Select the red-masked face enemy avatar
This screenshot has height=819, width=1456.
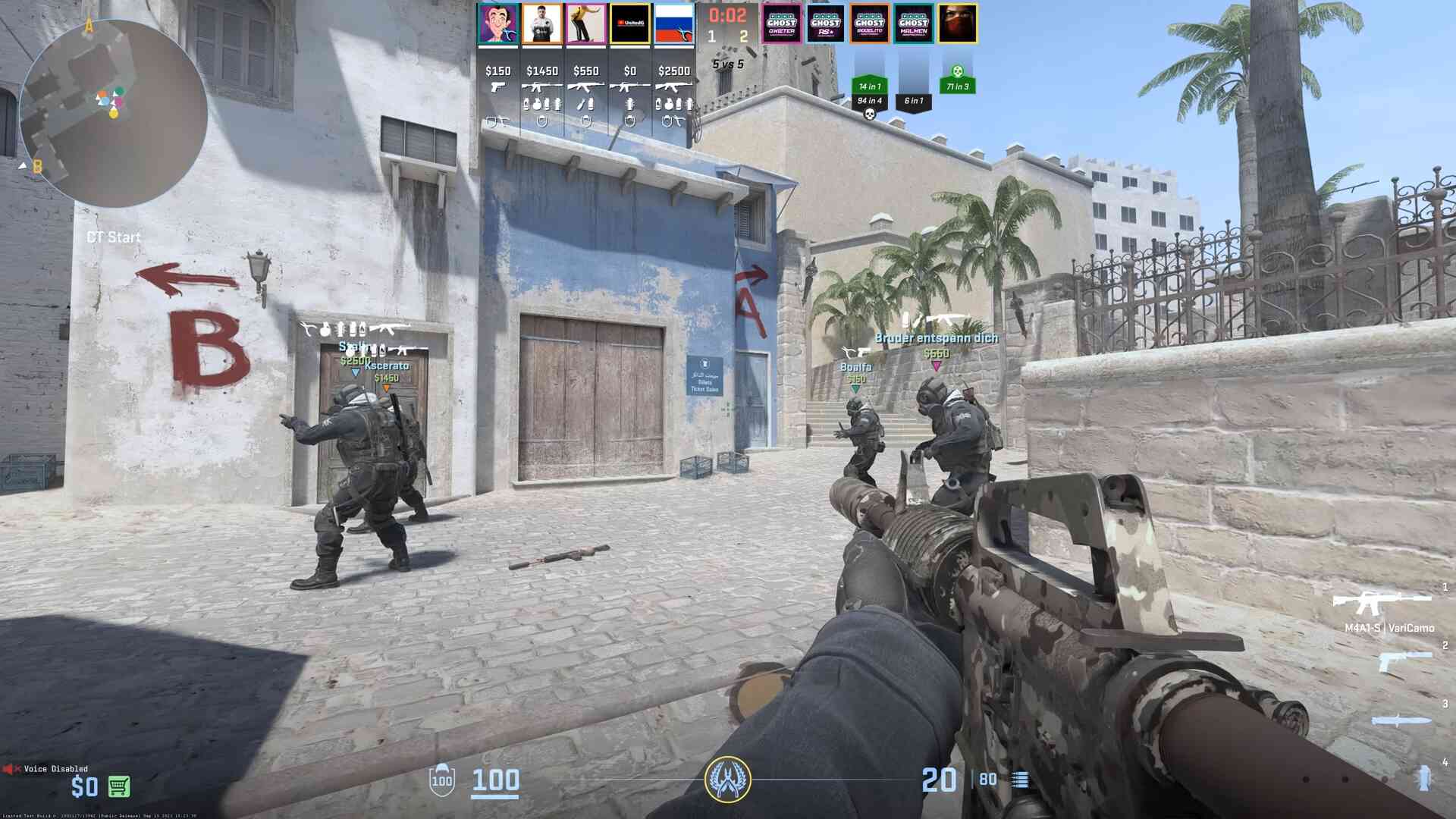point(957,24)
